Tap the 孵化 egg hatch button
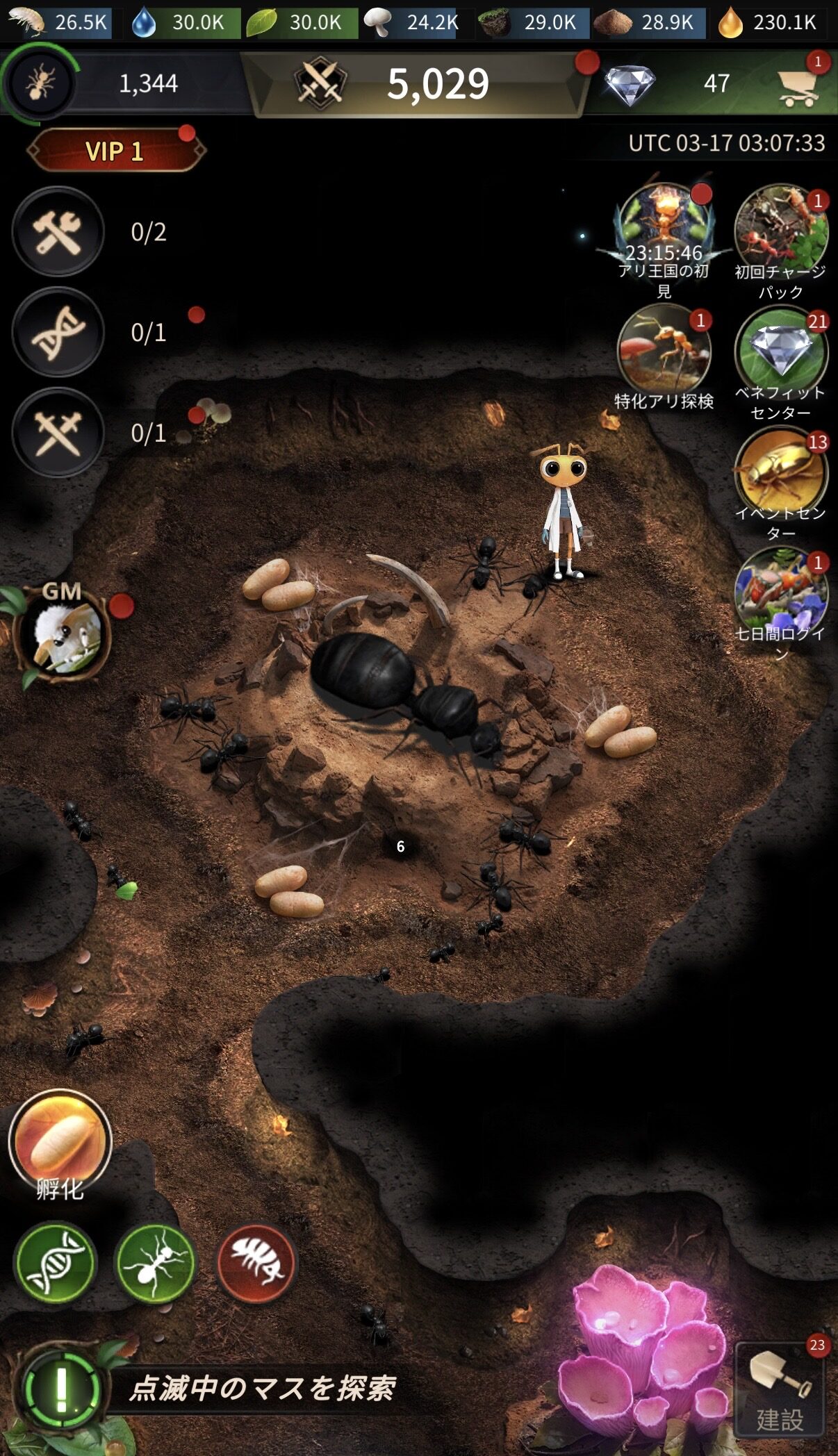This screenshot has width=838, height=1456. tap(60, 1141)
